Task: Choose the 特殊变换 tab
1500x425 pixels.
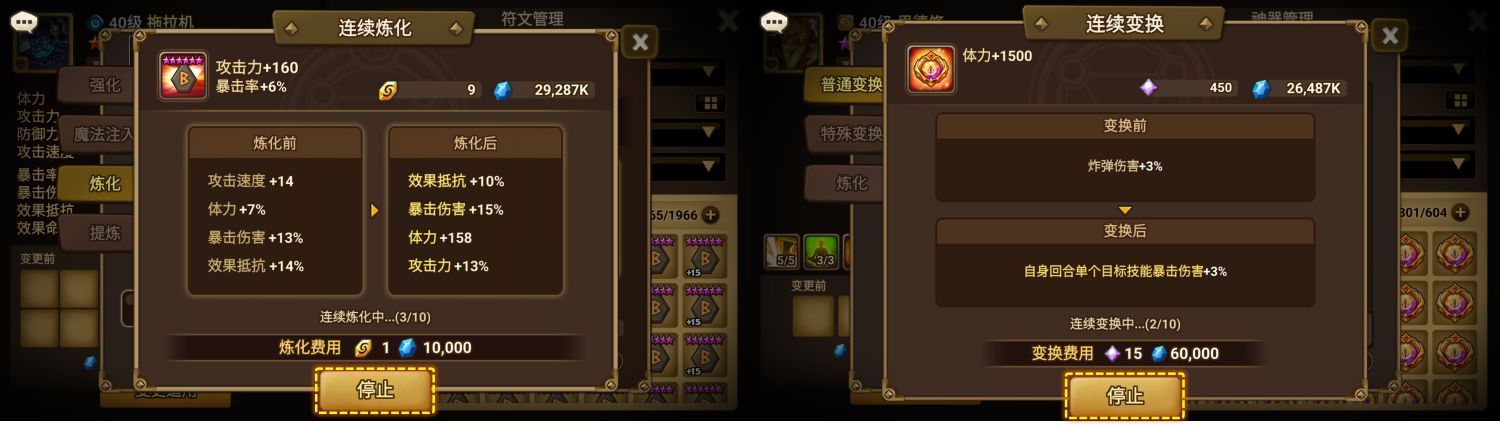Action: coord(847,134)
